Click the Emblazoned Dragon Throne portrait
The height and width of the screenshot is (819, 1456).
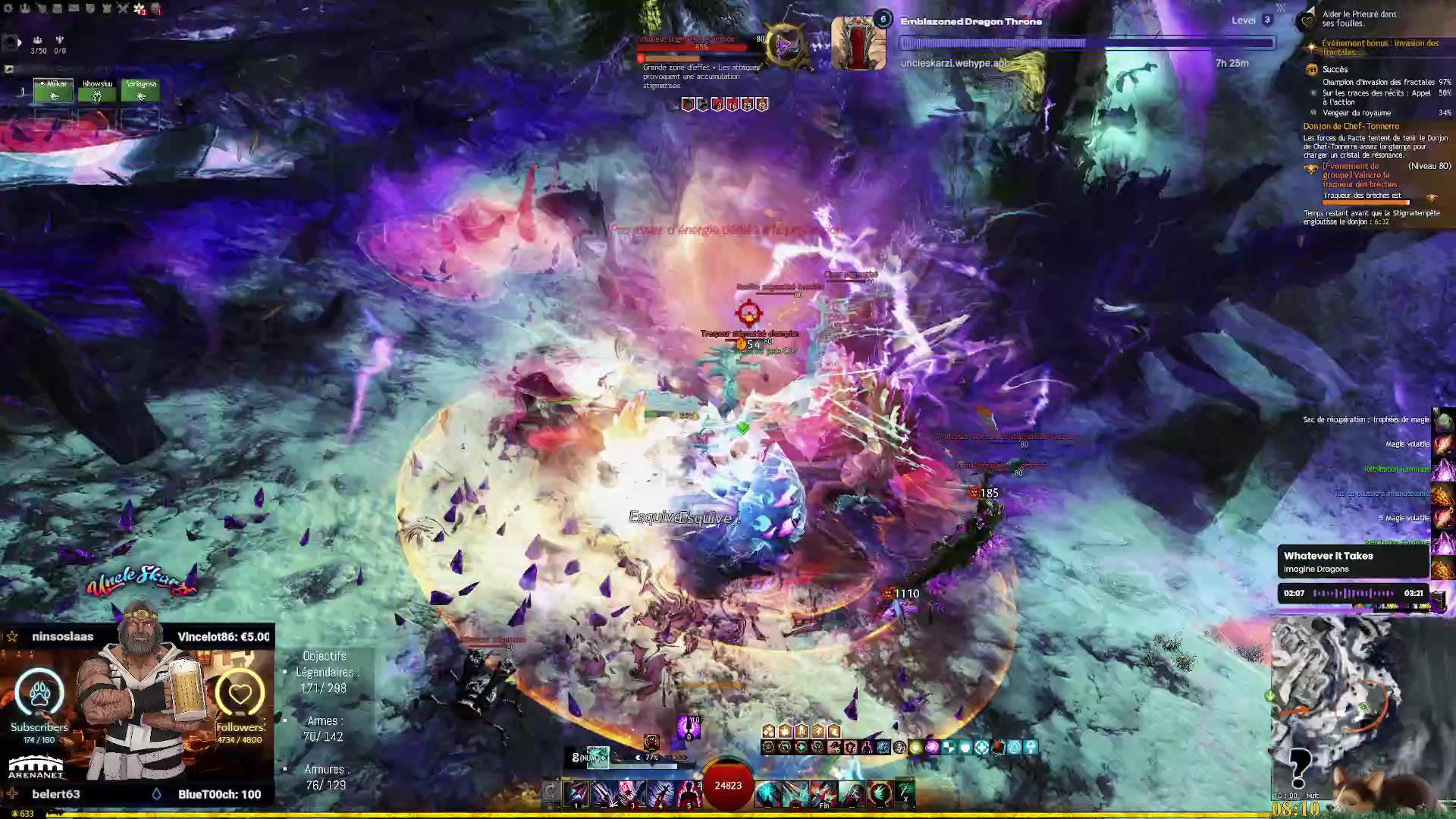pyautogui.click(x=858, y=43)
